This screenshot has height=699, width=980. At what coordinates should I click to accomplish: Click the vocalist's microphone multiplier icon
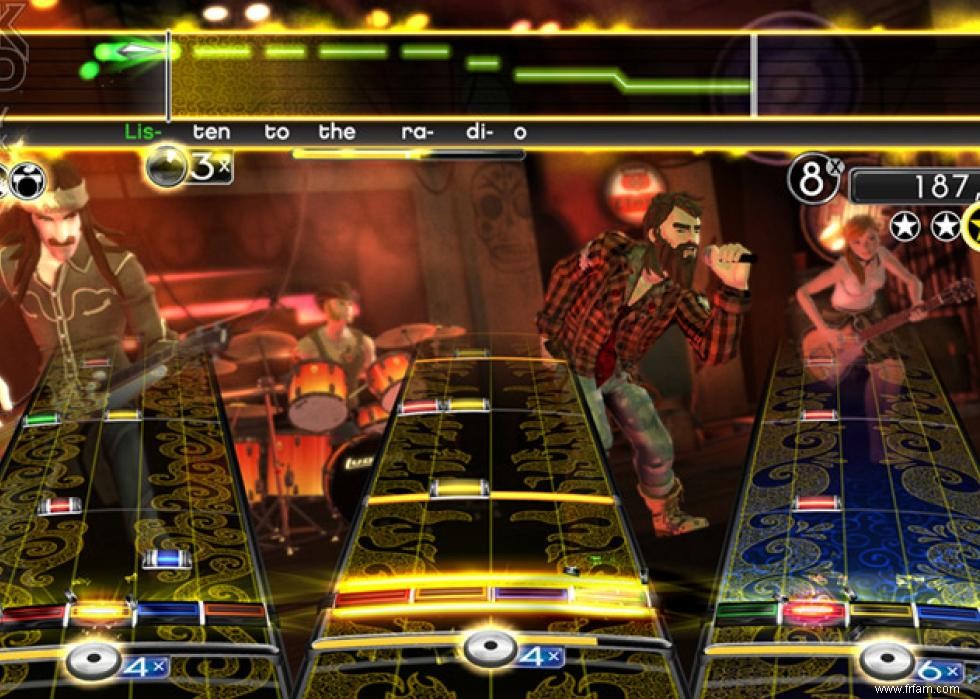[167, 166]
